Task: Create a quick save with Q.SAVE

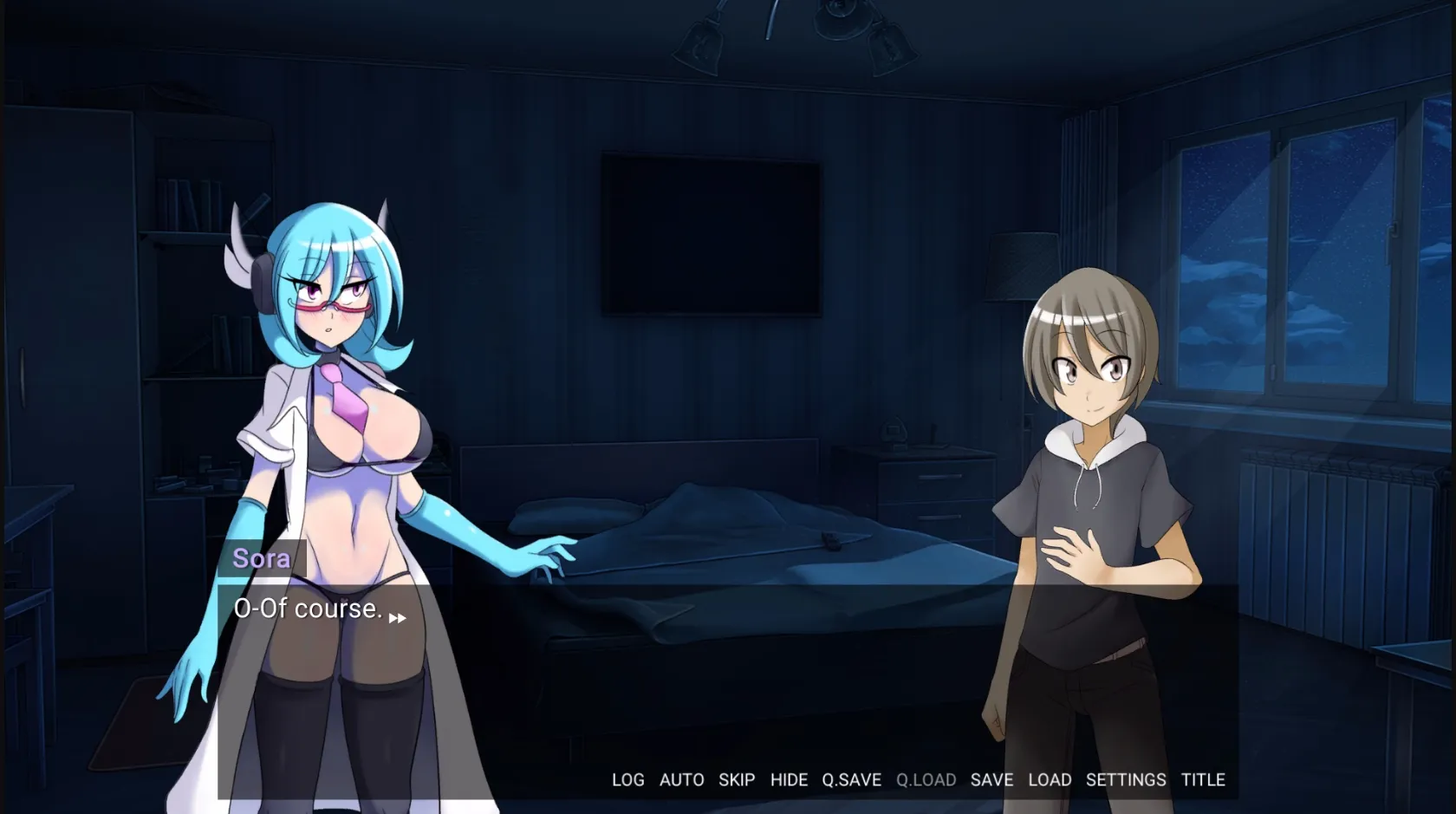Action: (851, 779)
